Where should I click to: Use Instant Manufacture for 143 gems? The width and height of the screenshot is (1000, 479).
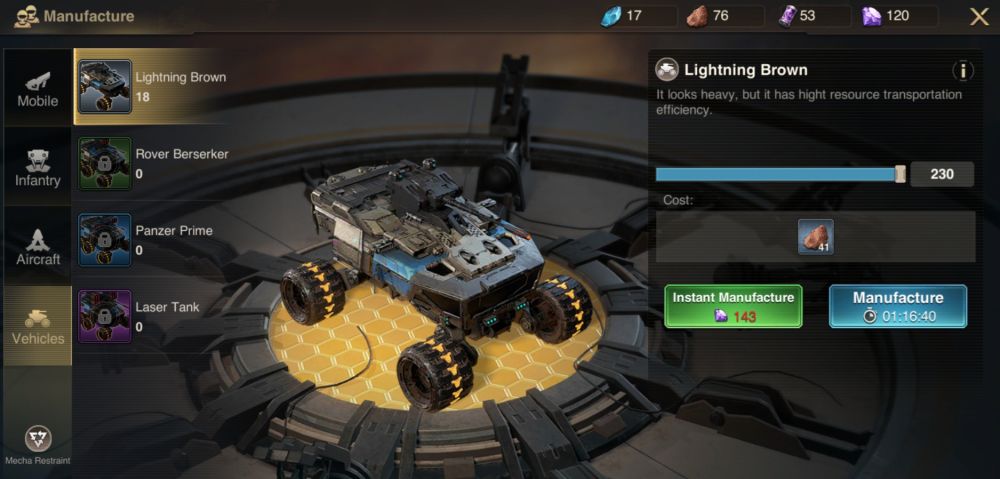point(733,306)
